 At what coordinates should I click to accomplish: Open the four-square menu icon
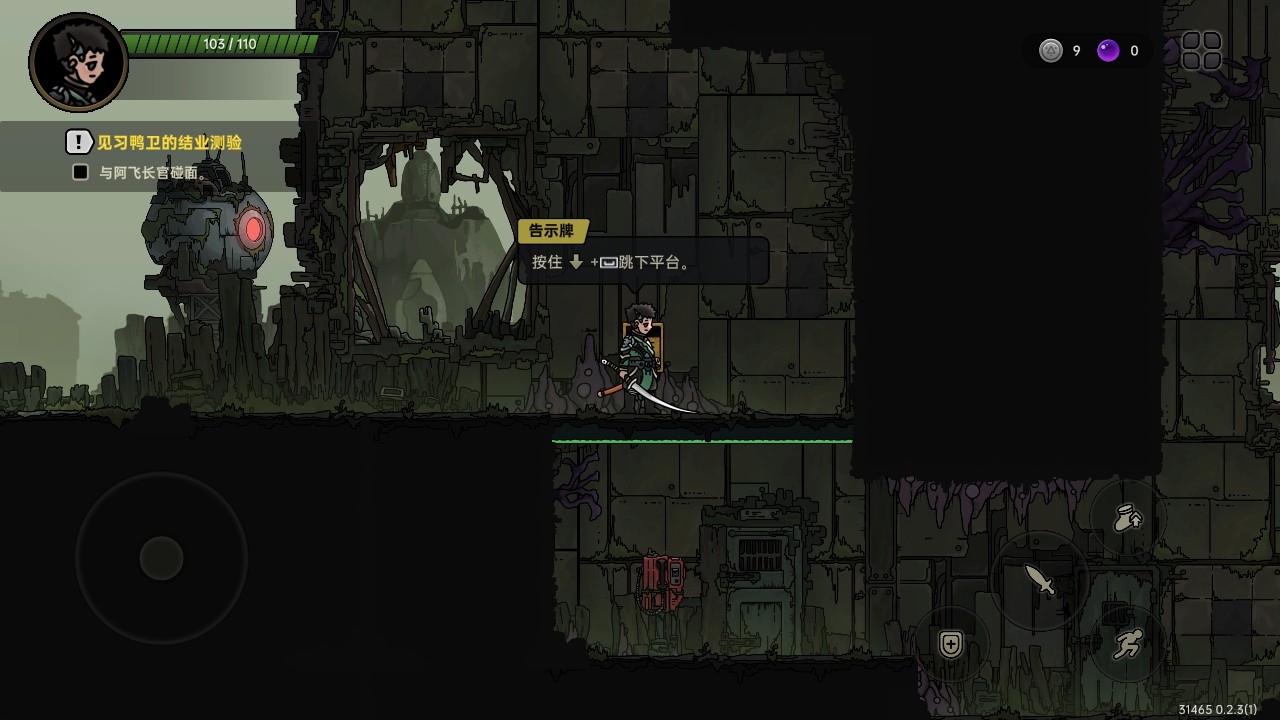(x=1201, y=51)
